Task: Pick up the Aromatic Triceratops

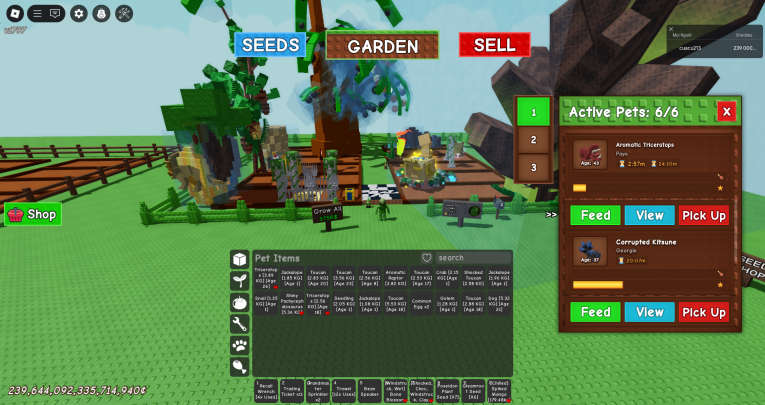Action: [704, 215]
